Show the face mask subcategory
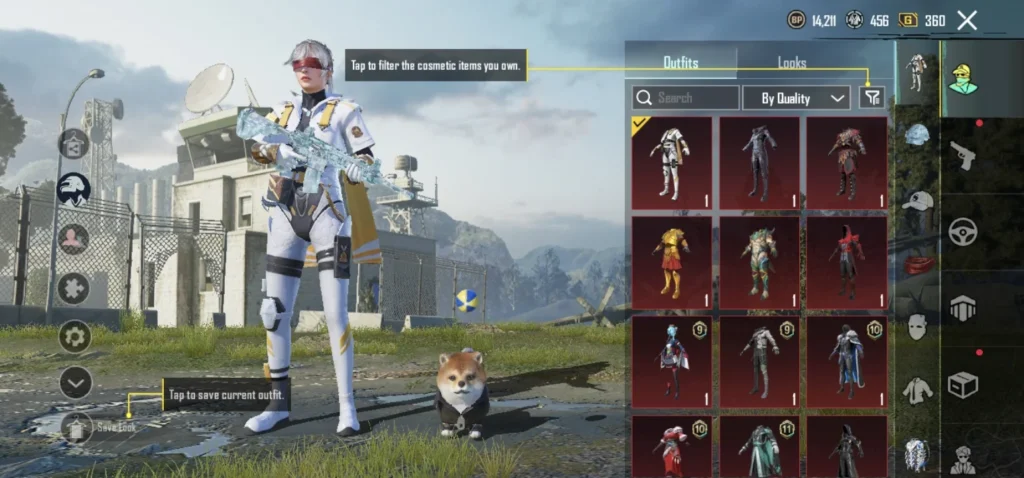Screen dimensions: 1024x478 pos(917,327)
